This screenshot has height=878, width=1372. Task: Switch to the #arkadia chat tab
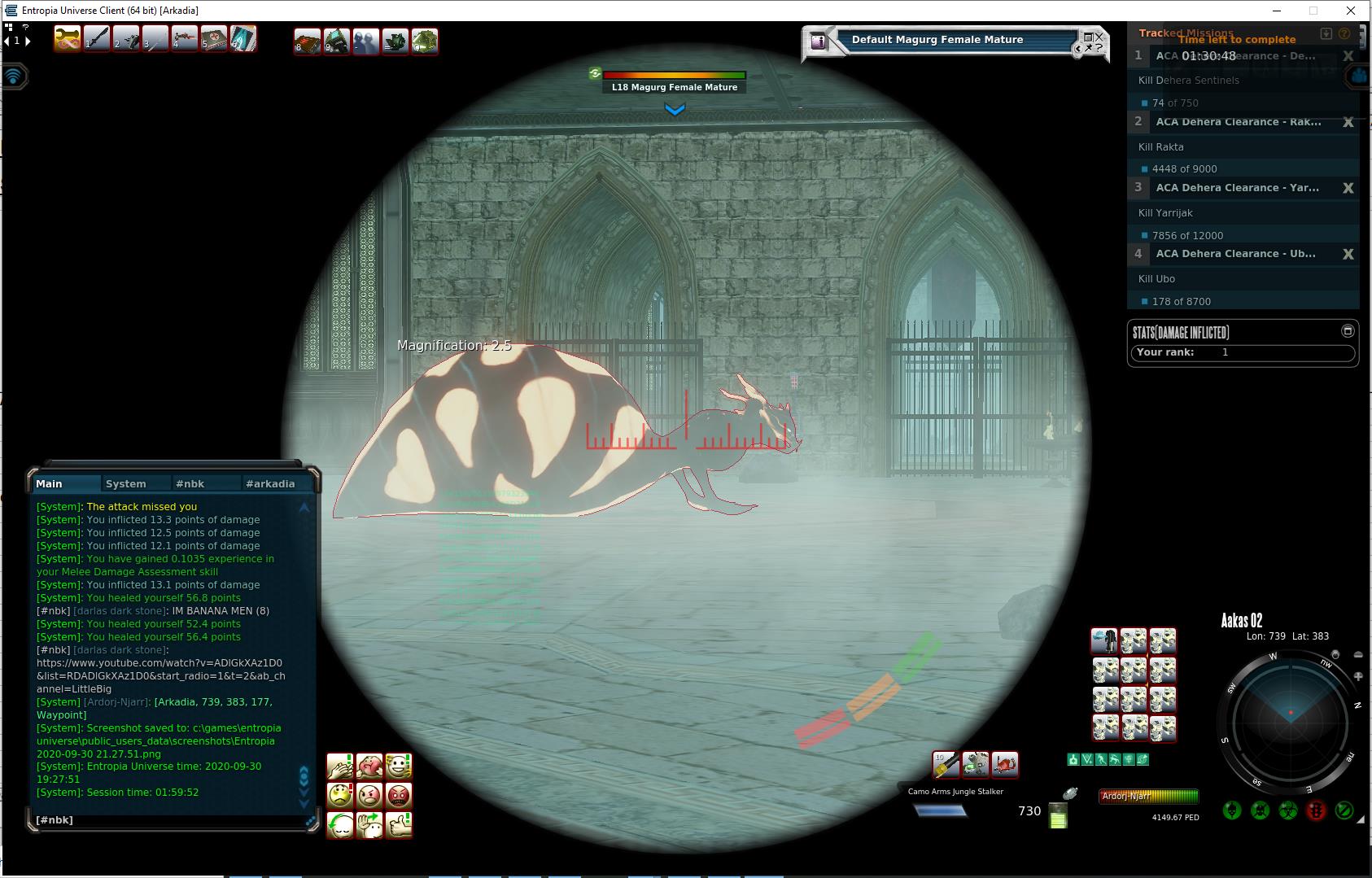(x=270, y=483)
